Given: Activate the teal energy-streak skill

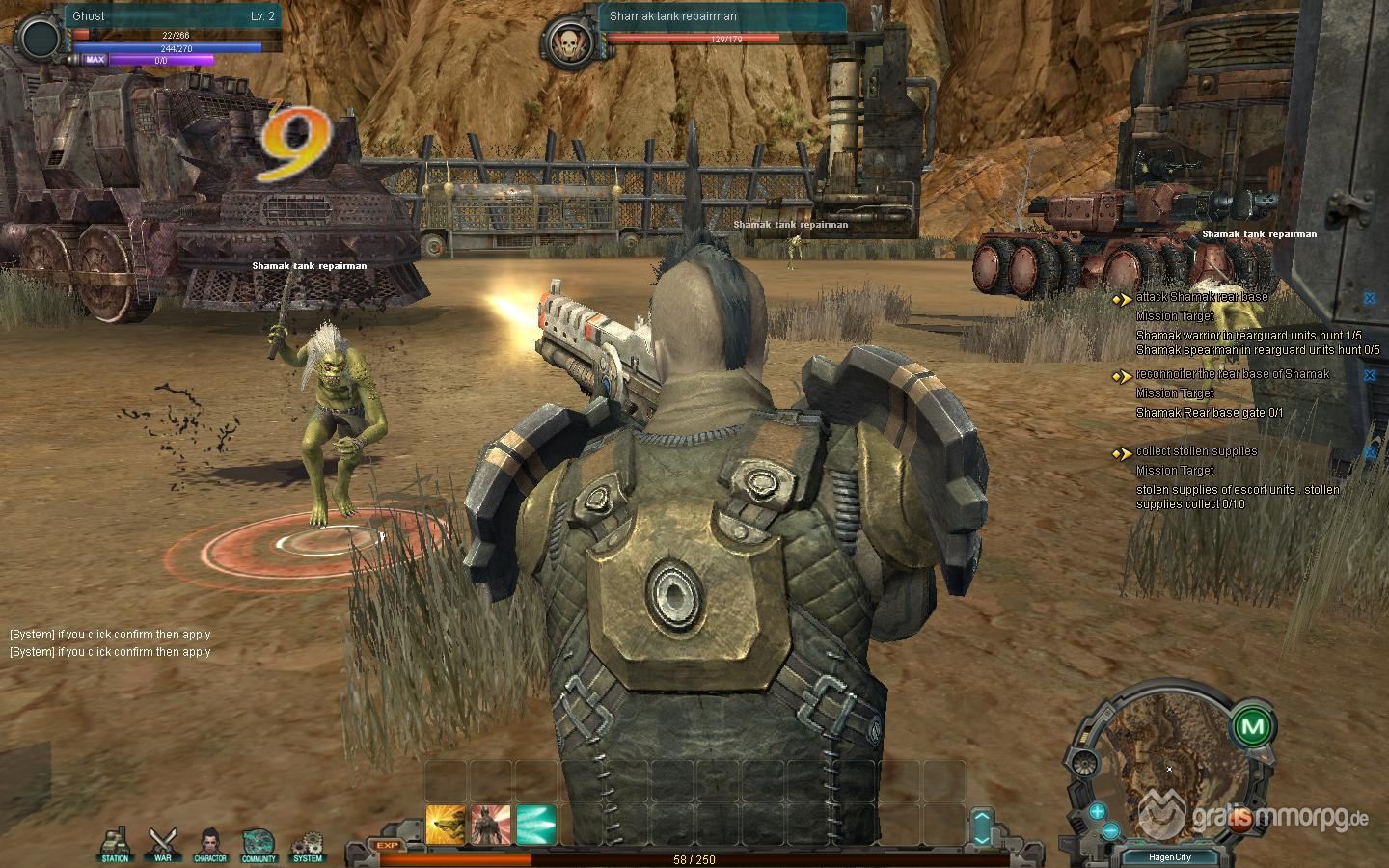Looking at the screenshot, I should click(535, 825).
